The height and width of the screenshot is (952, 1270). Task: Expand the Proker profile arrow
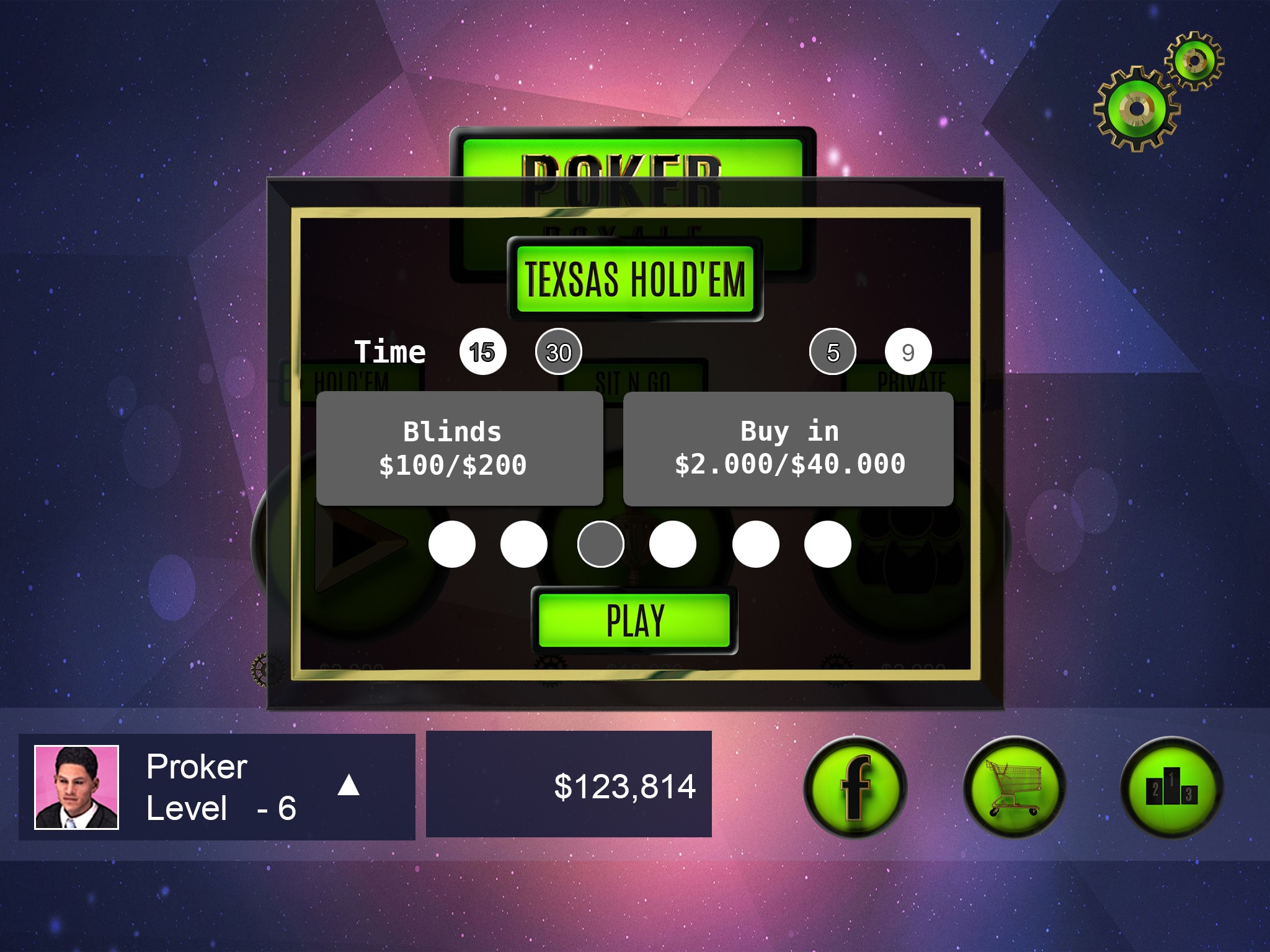pyautogui.click(x=349, y=785)
